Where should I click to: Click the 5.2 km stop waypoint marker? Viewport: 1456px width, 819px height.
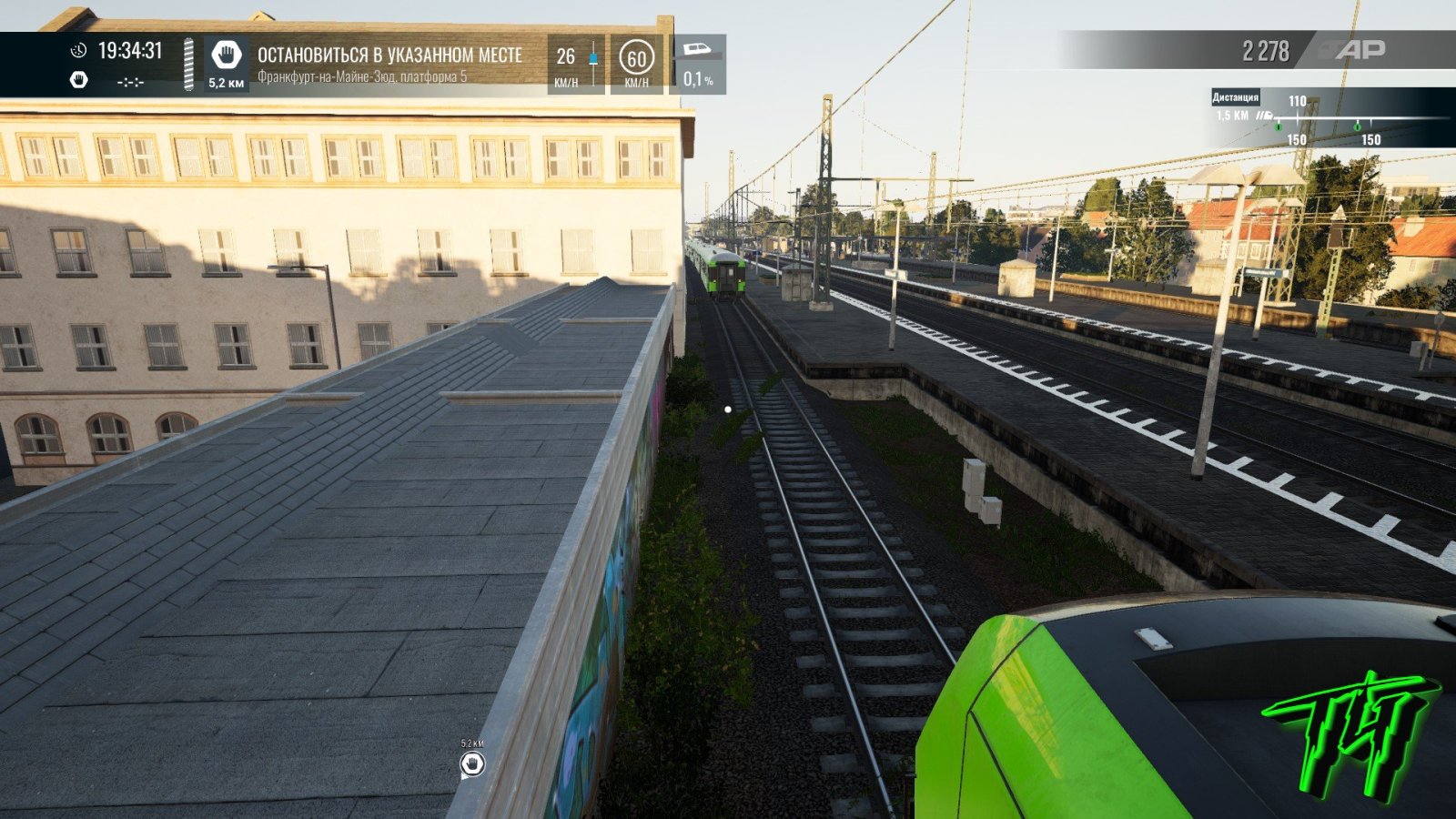pos(471,763)
